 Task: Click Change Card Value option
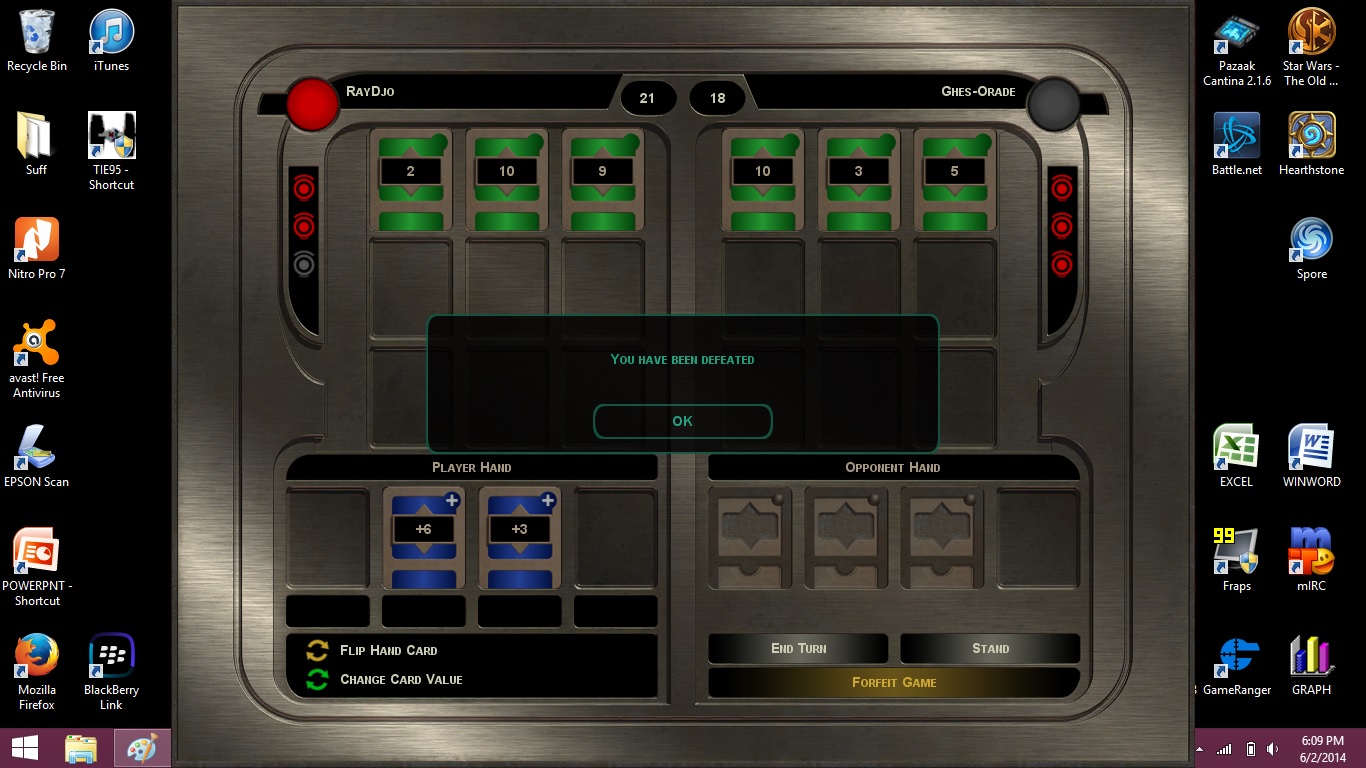[x=400, y=679]
